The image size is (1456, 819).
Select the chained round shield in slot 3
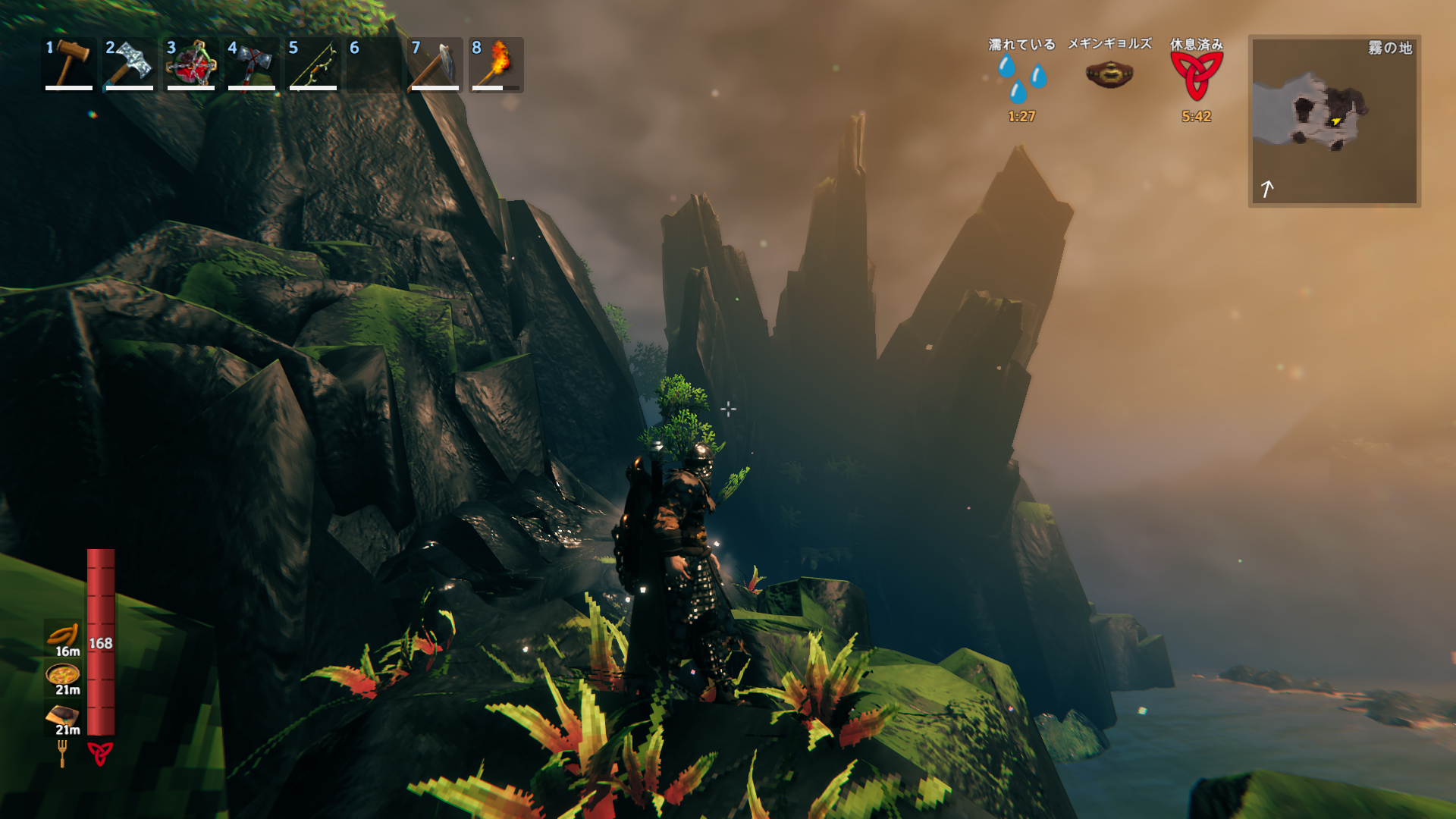coord(191,64)
